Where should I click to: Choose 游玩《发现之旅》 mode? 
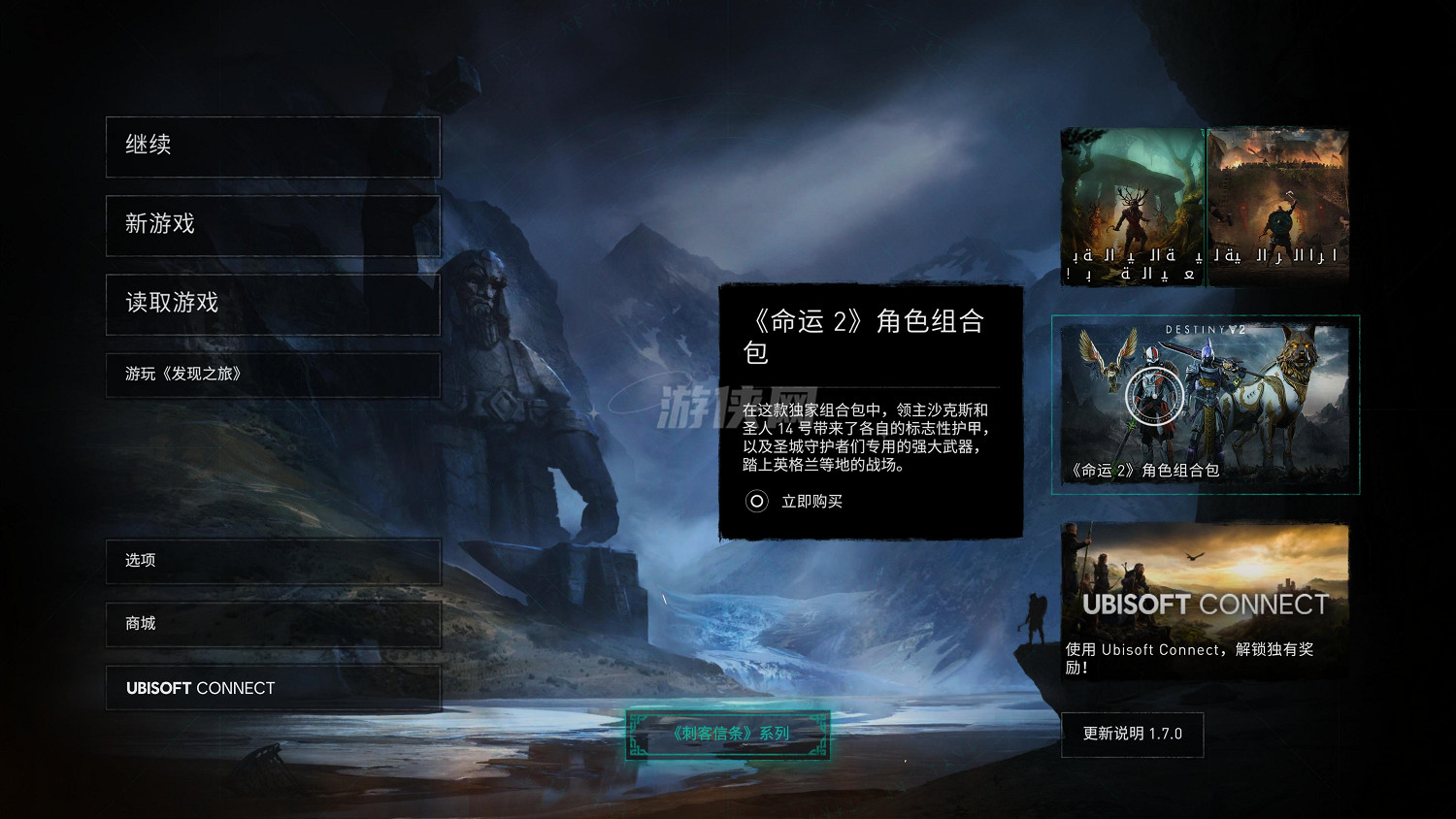coord(272,375)
